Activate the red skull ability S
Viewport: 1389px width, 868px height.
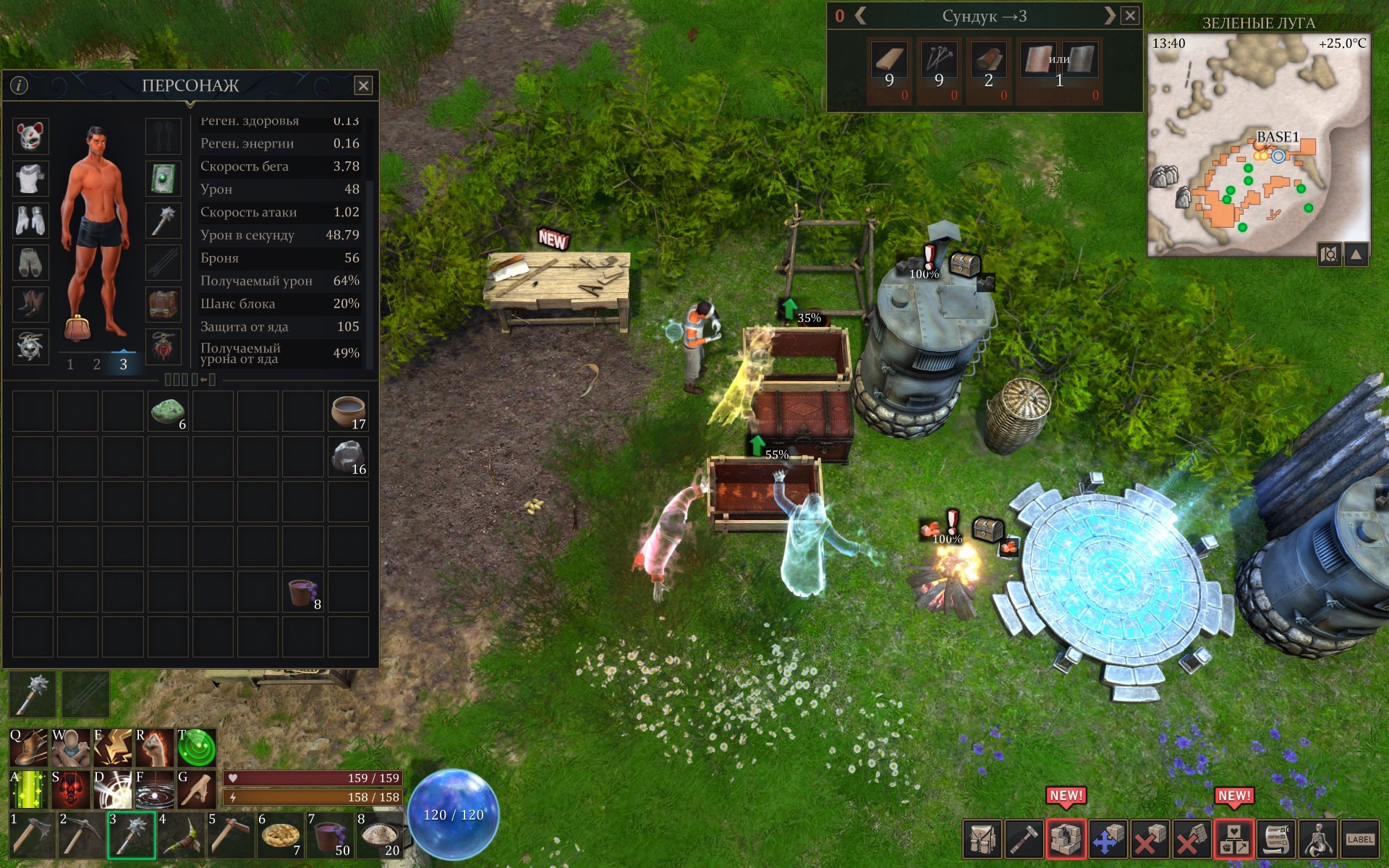(x=70, y=789)
